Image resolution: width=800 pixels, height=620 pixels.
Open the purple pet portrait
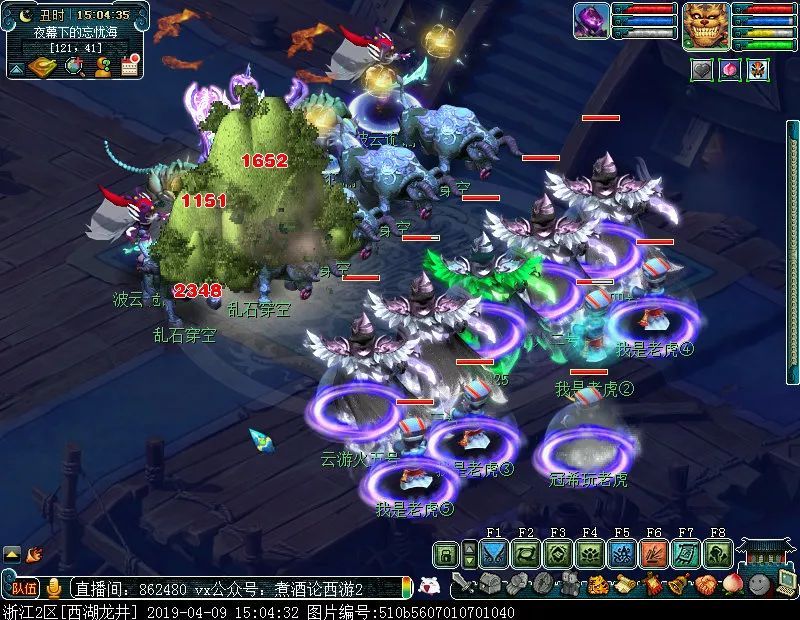point(591,22)
